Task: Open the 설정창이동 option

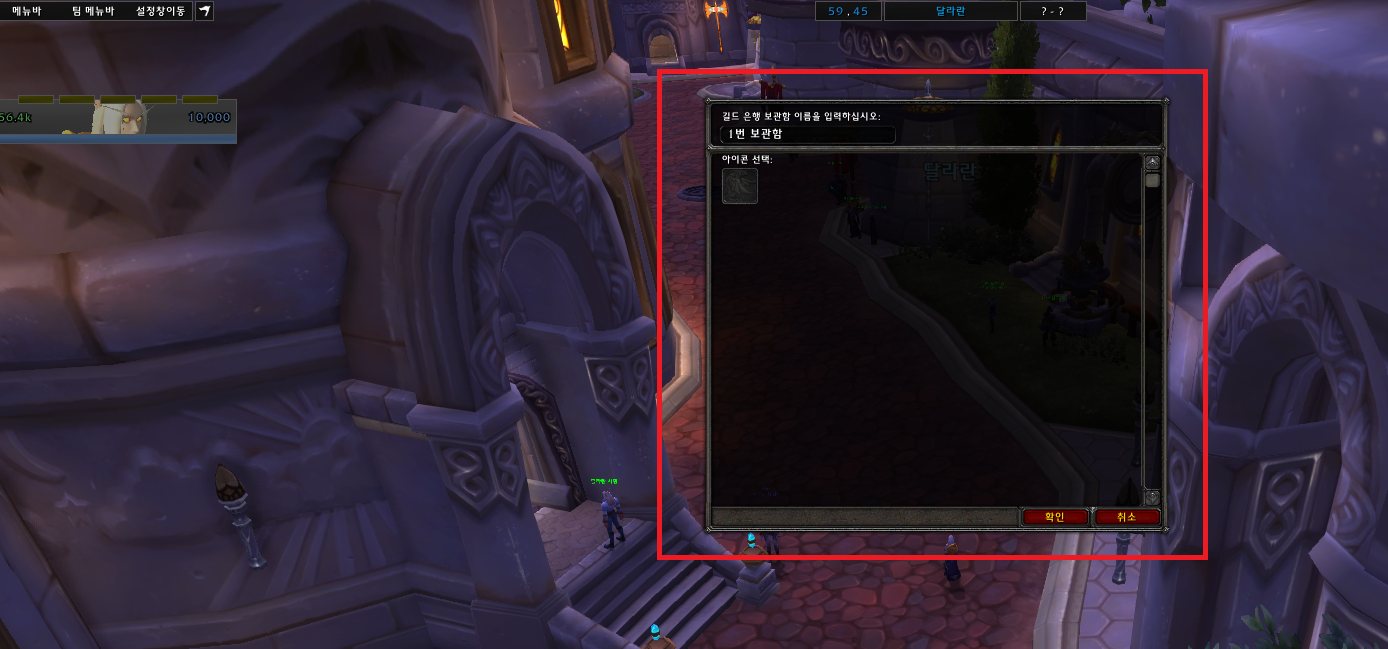Action: pos(160,12)
